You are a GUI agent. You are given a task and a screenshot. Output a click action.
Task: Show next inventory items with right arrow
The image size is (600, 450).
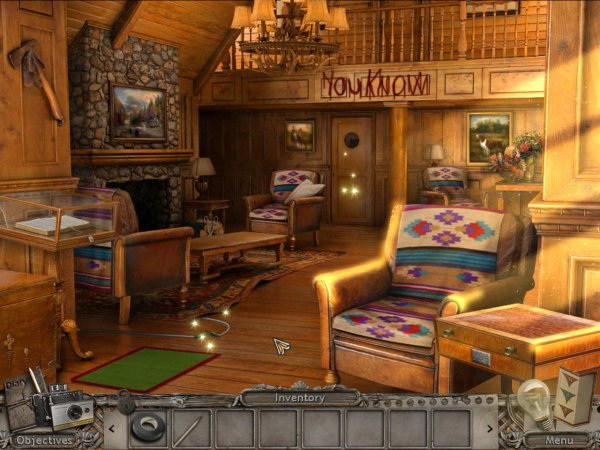[490, 428]
